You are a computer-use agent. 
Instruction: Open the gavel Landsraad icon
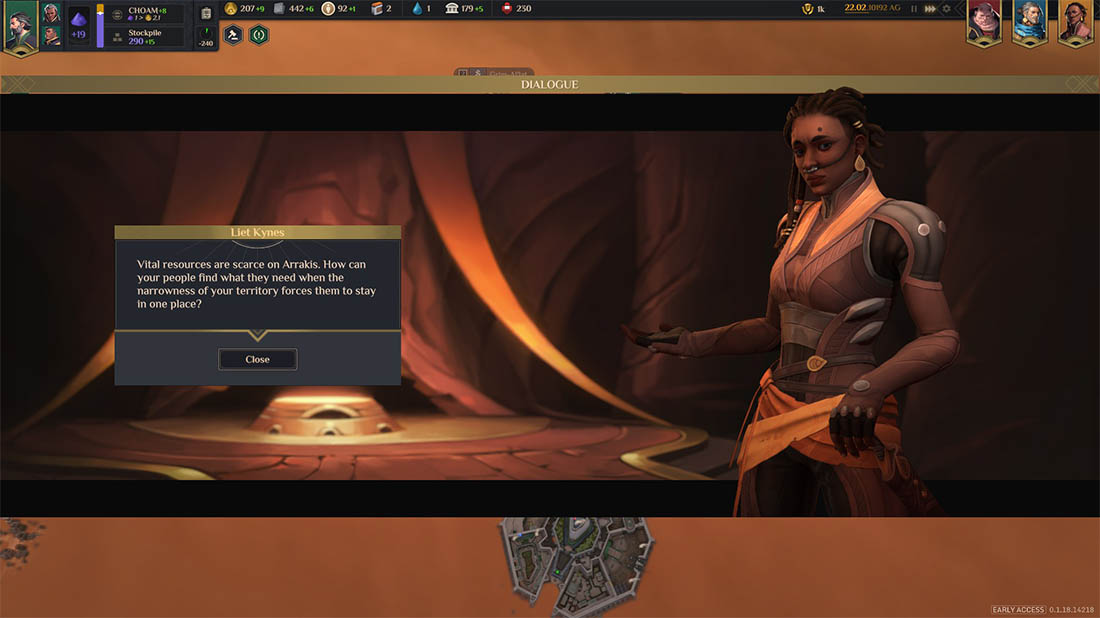click(233, 34)
